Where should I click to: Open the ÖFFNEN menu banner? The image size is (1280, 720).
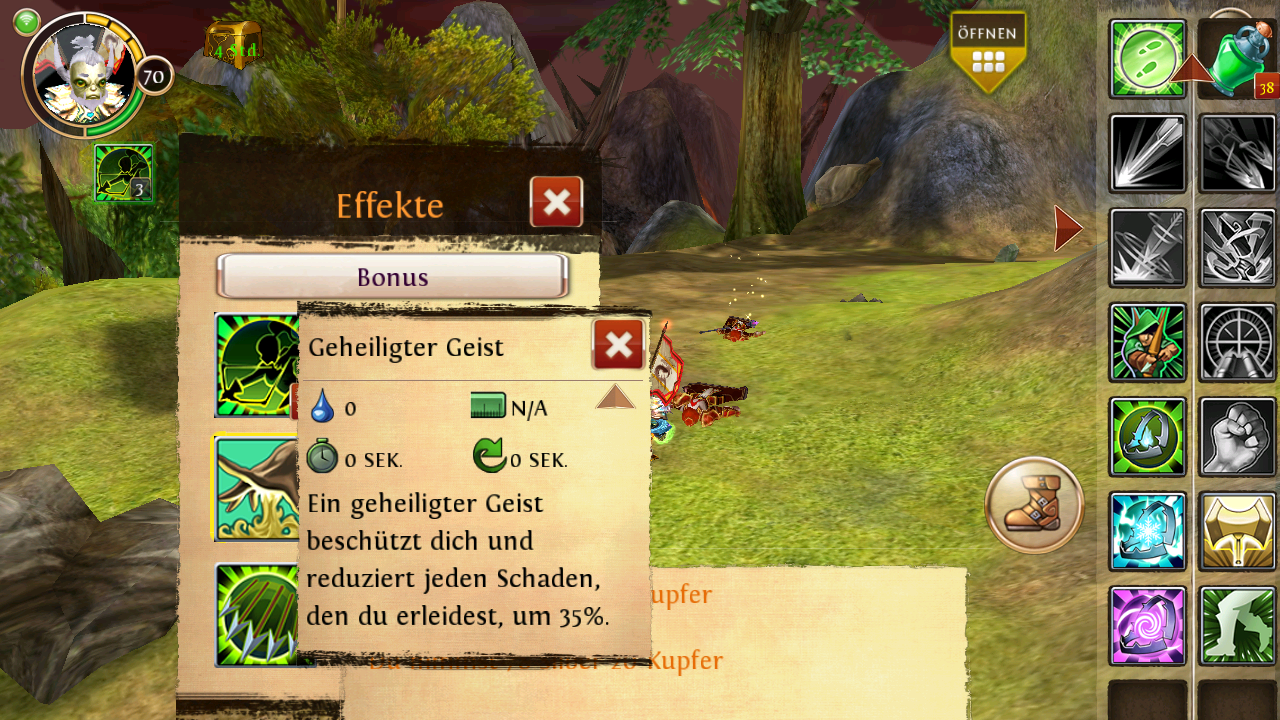tap(988, 50)
